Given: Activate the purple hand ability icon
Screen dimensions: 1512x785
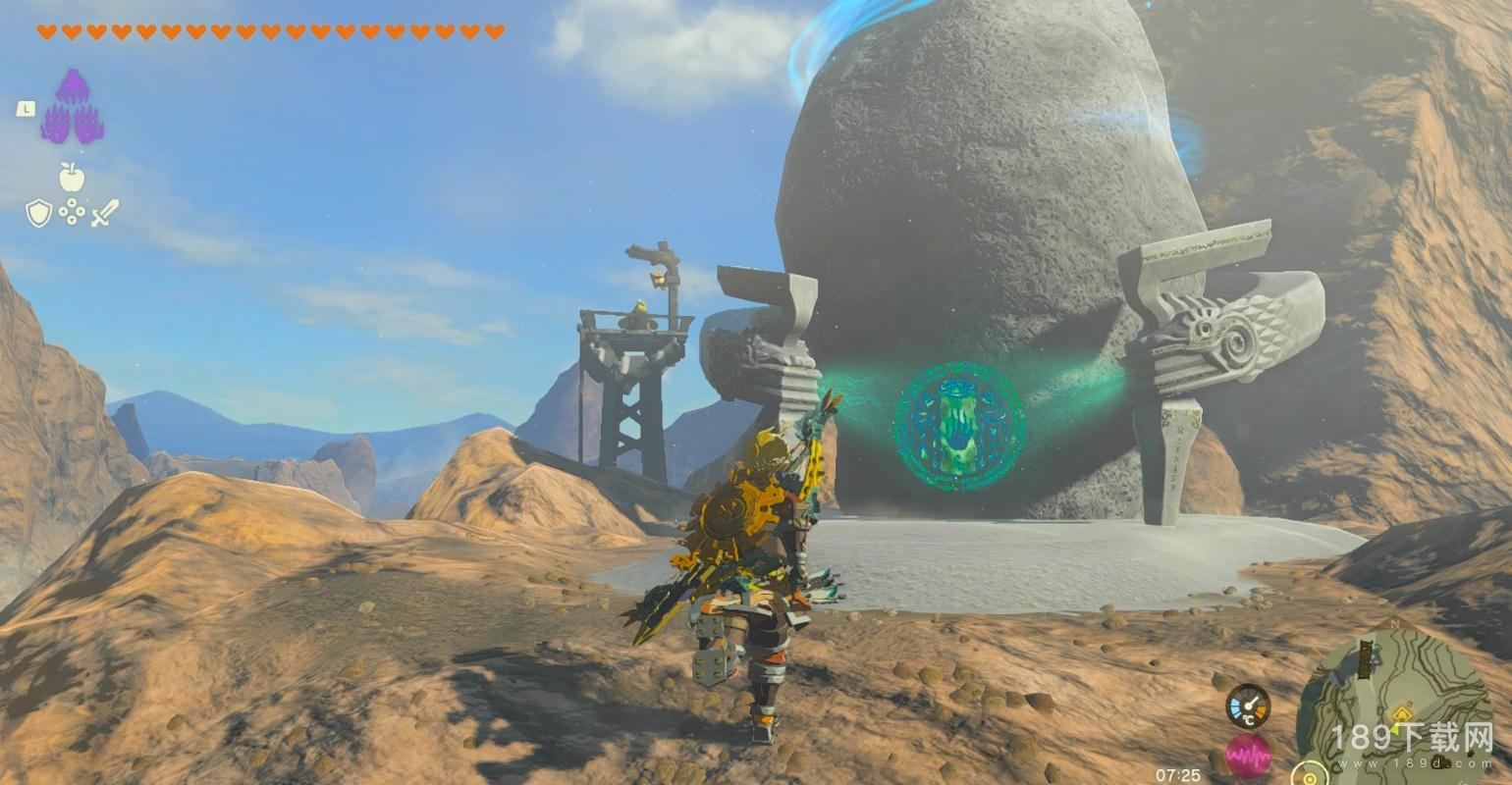Looking at the screenshot, I should point(73,106).
